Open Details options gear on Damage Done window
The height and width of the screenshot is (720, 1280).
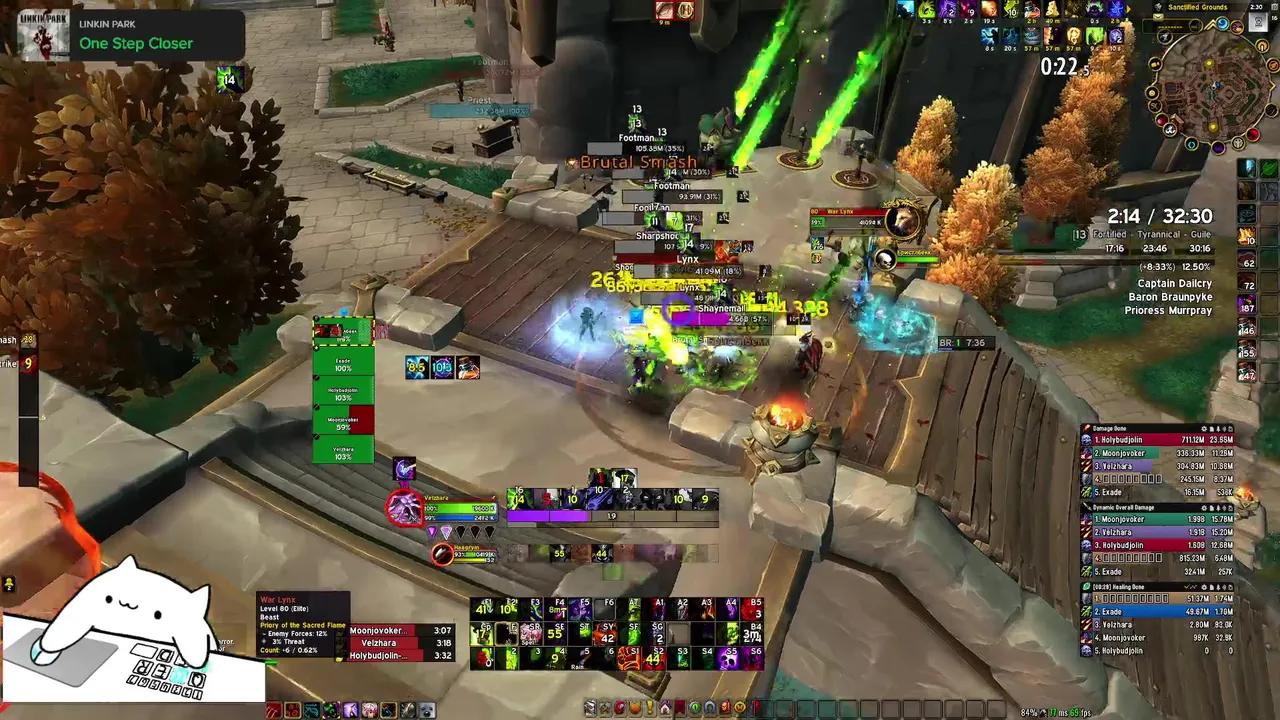[x=1204, y=428]
